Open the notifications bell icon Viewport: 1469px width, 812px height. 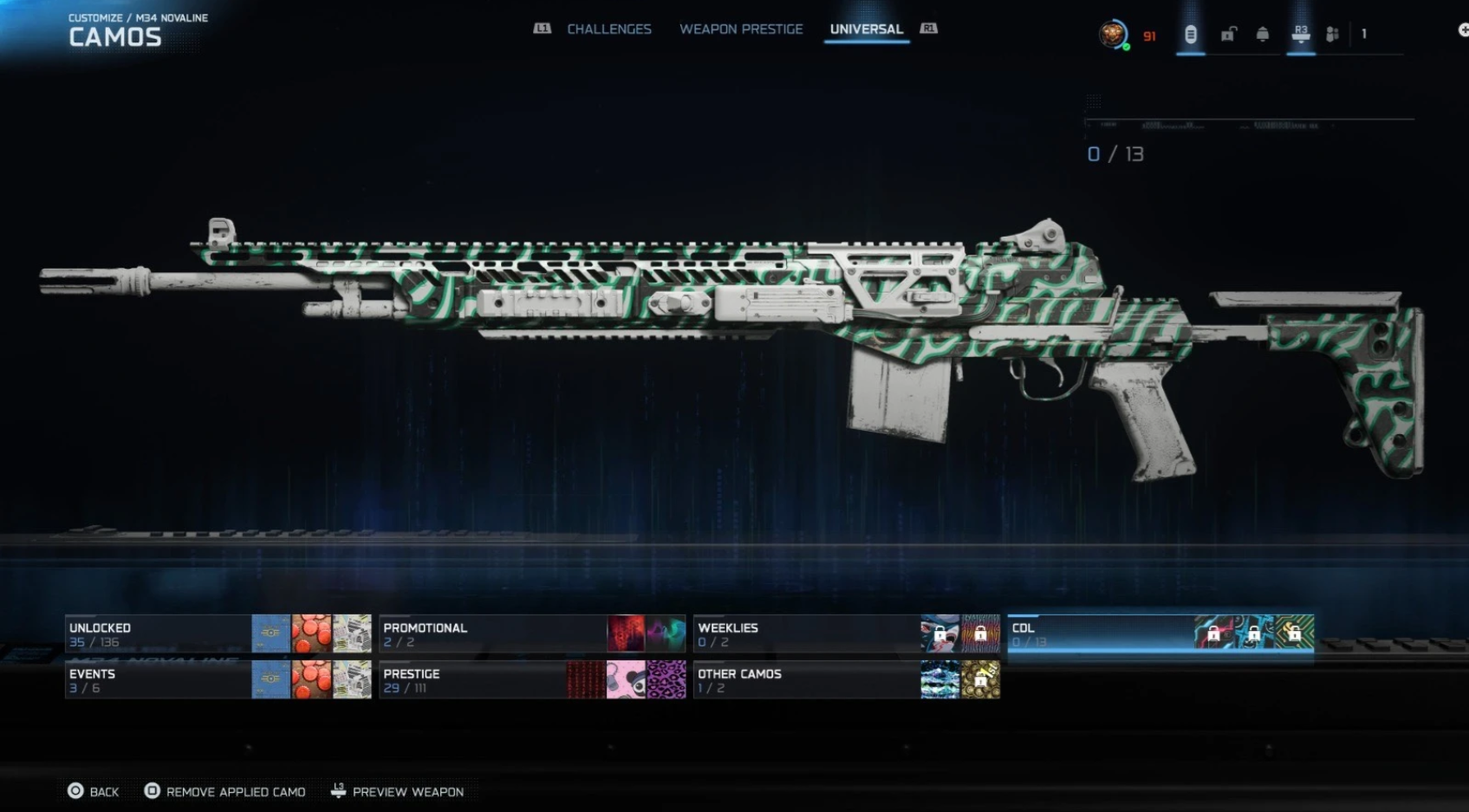pyautogui.click(x=1262, y=35)
